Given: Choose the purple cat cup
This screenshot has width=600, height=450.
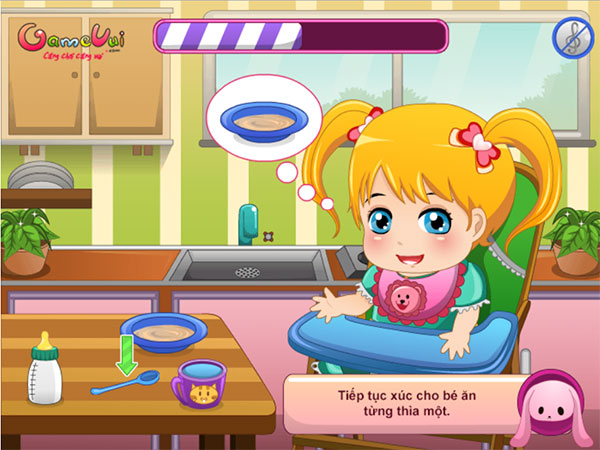Looking at the screenshot, I should pos(199,383).
